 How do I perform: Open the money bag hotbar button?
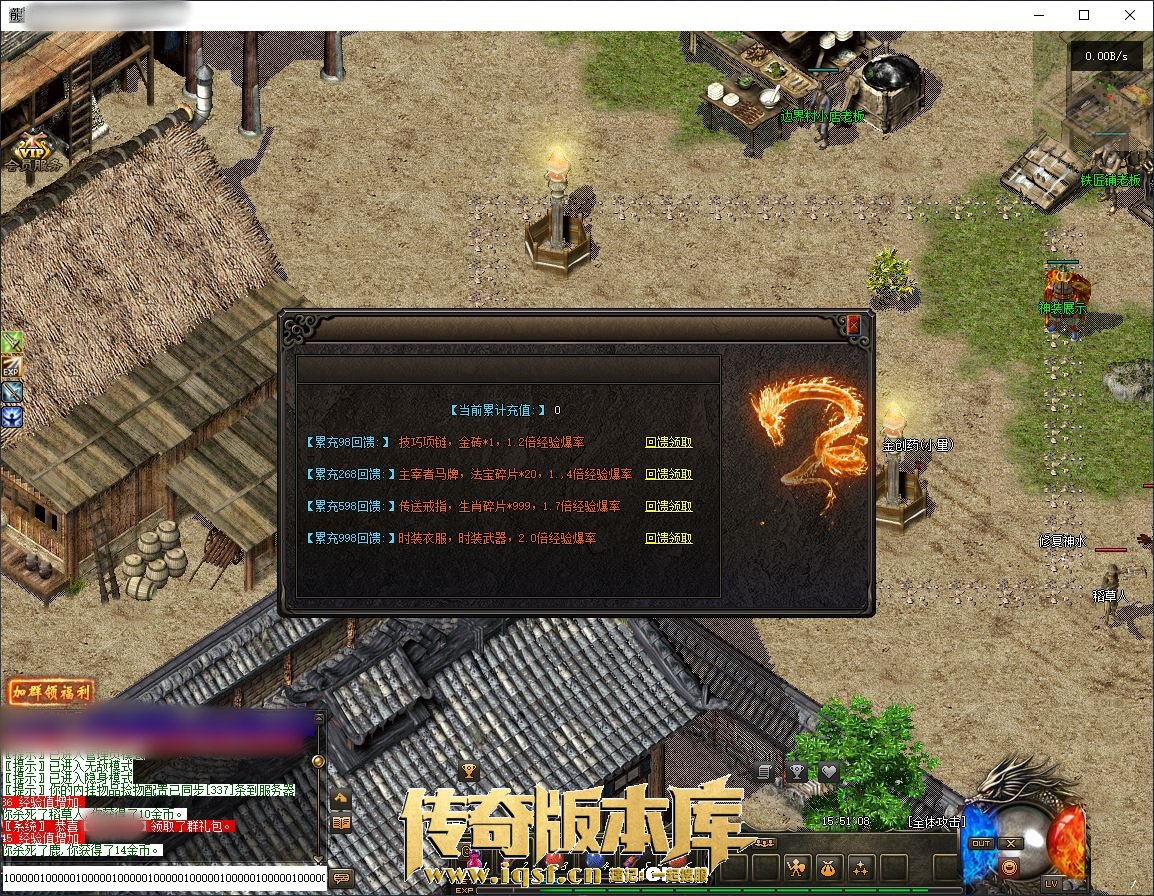829,867
